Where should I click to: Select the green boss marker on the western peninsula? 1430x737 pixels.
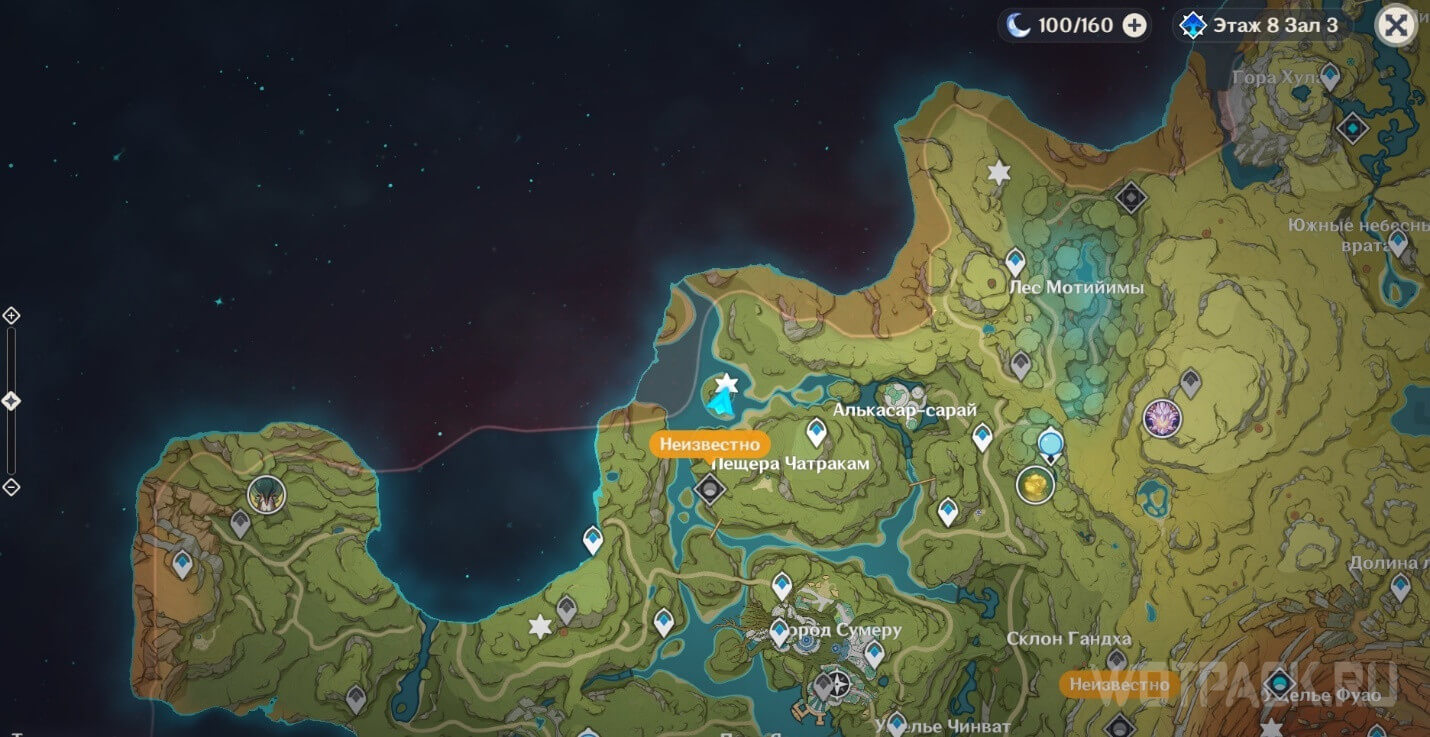(x=266, y=494)
